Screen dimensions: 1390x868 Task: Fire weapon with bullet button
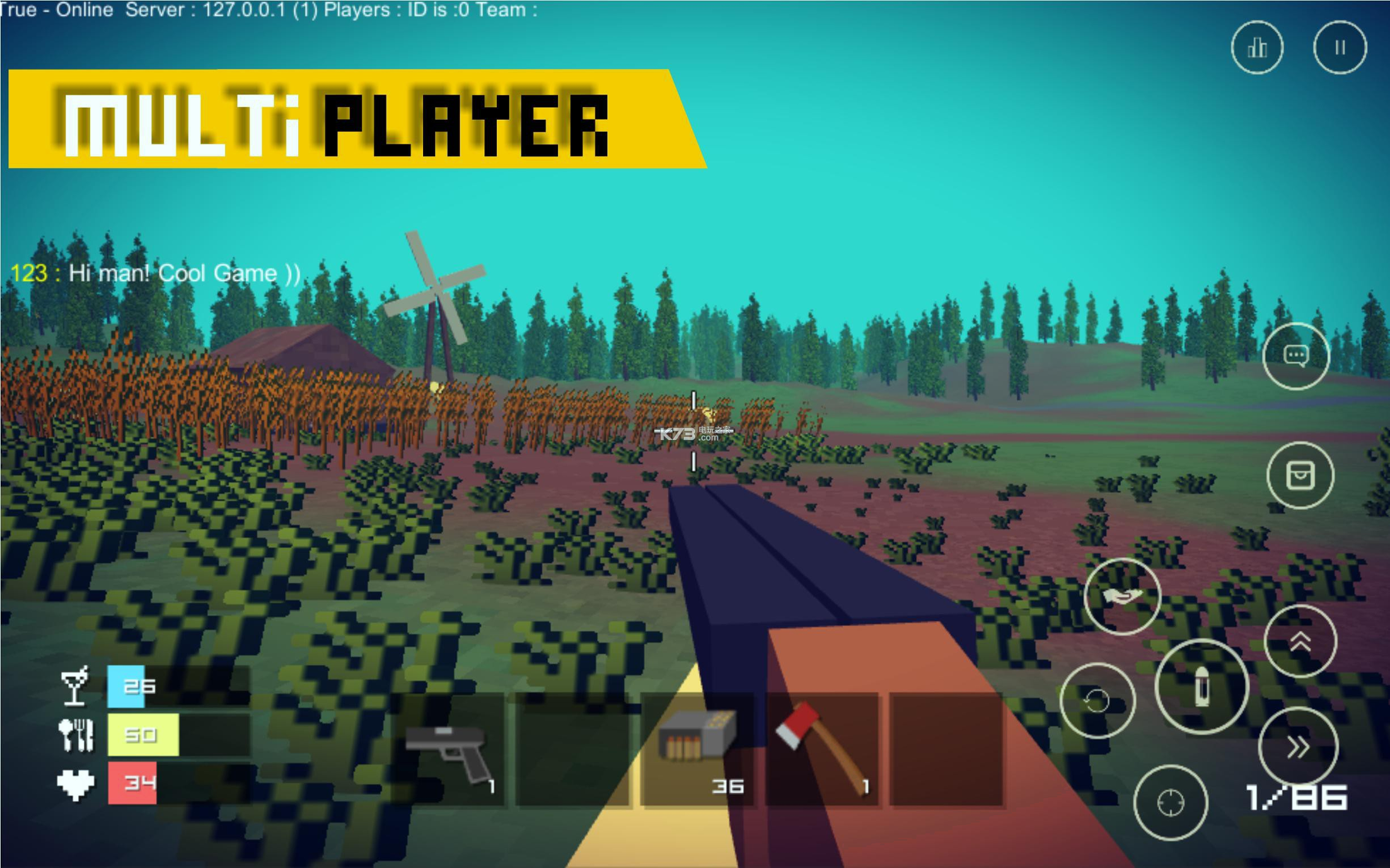[x=1202, y=686]
